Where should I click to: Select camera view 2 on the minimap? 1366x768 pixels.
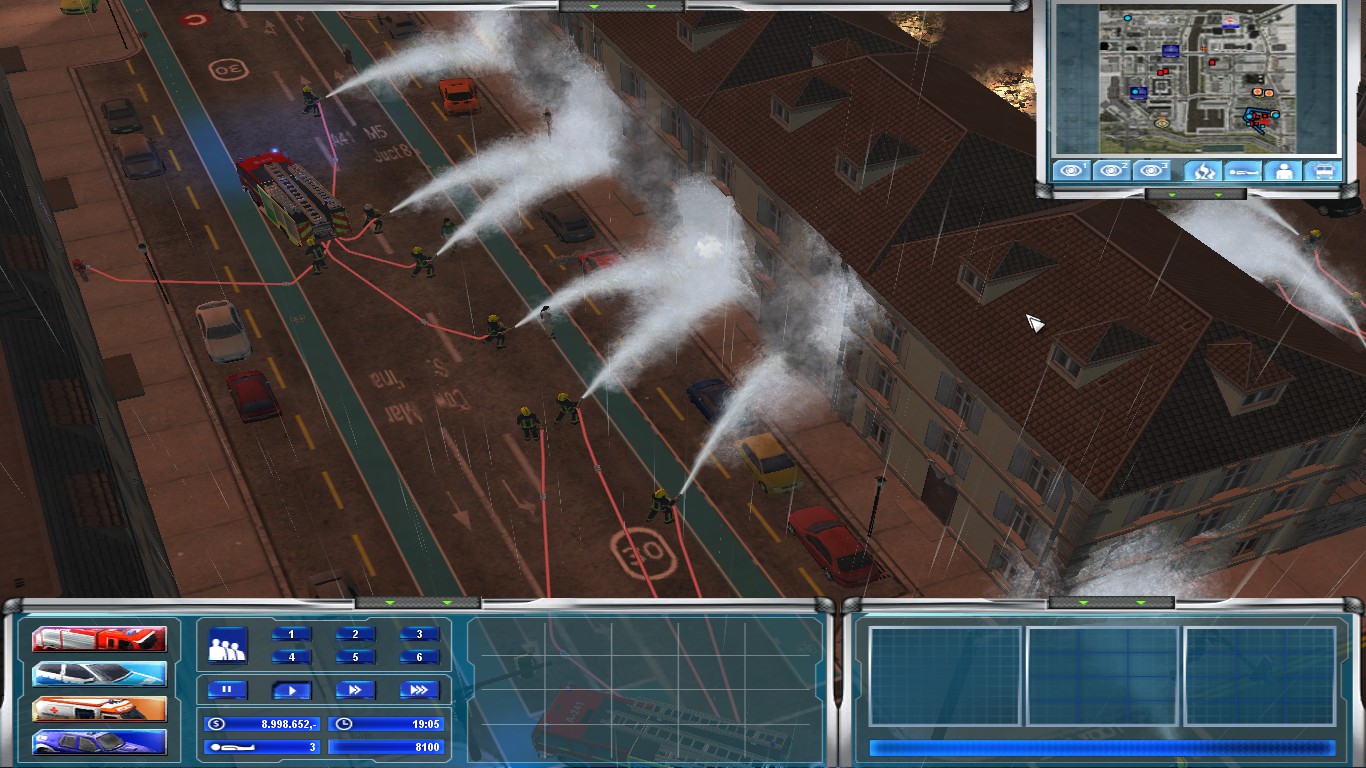(1112, 170)
